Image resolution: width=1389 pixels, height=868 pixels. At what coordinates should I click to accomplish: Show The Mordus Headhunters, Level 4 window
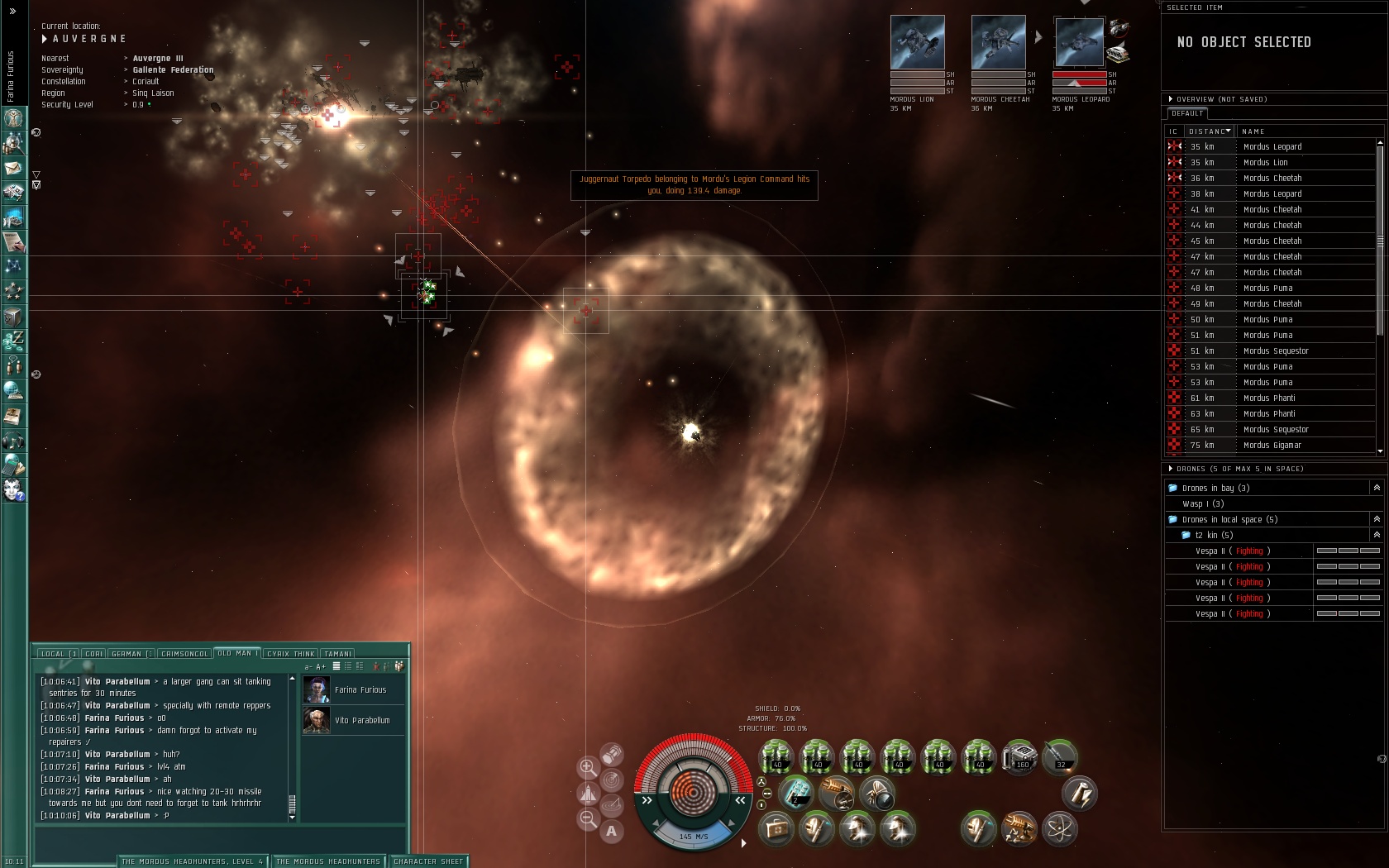click(192, 861)
